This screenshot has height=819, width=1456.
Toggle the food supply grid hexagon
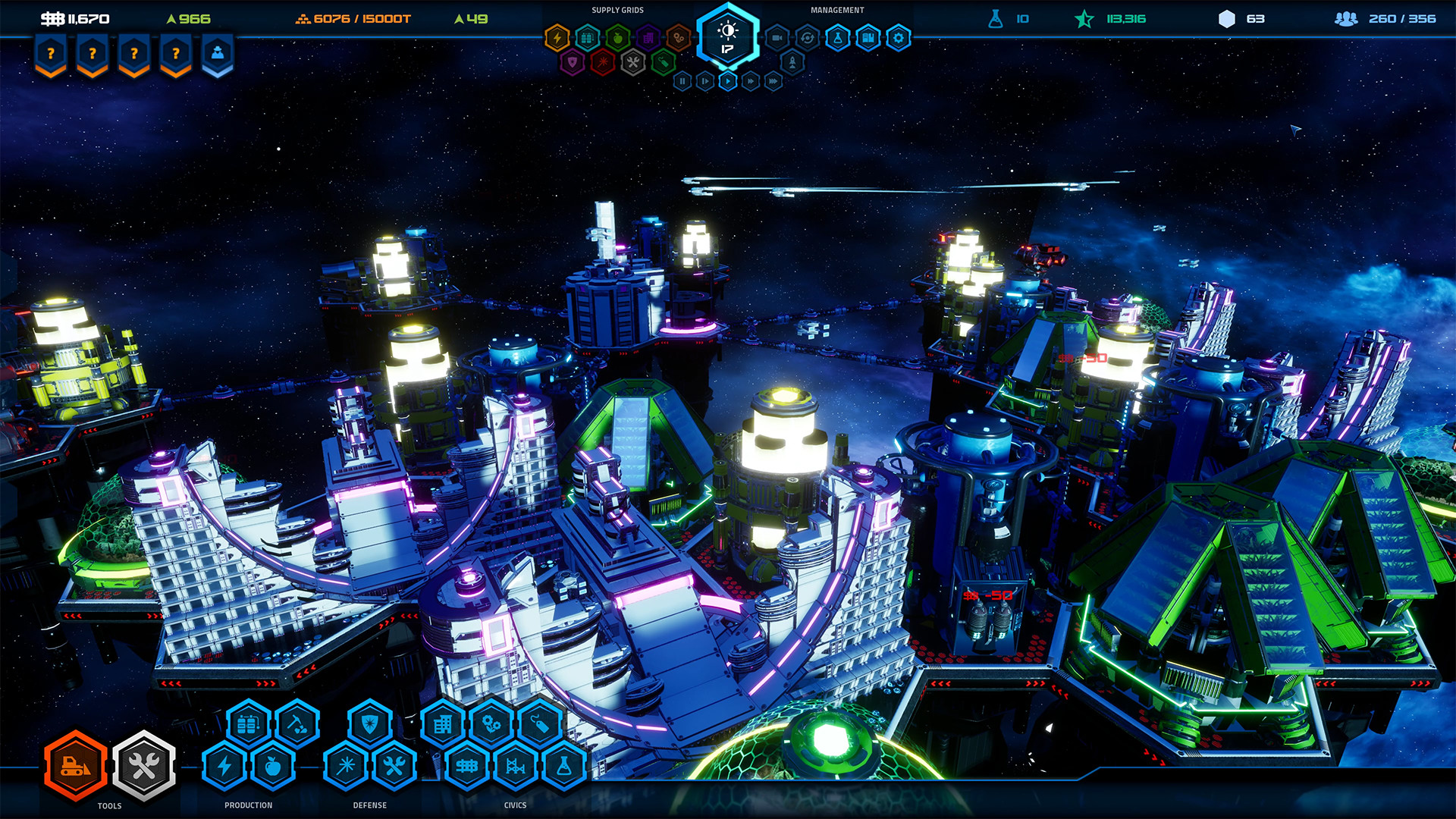click(617, 38)
